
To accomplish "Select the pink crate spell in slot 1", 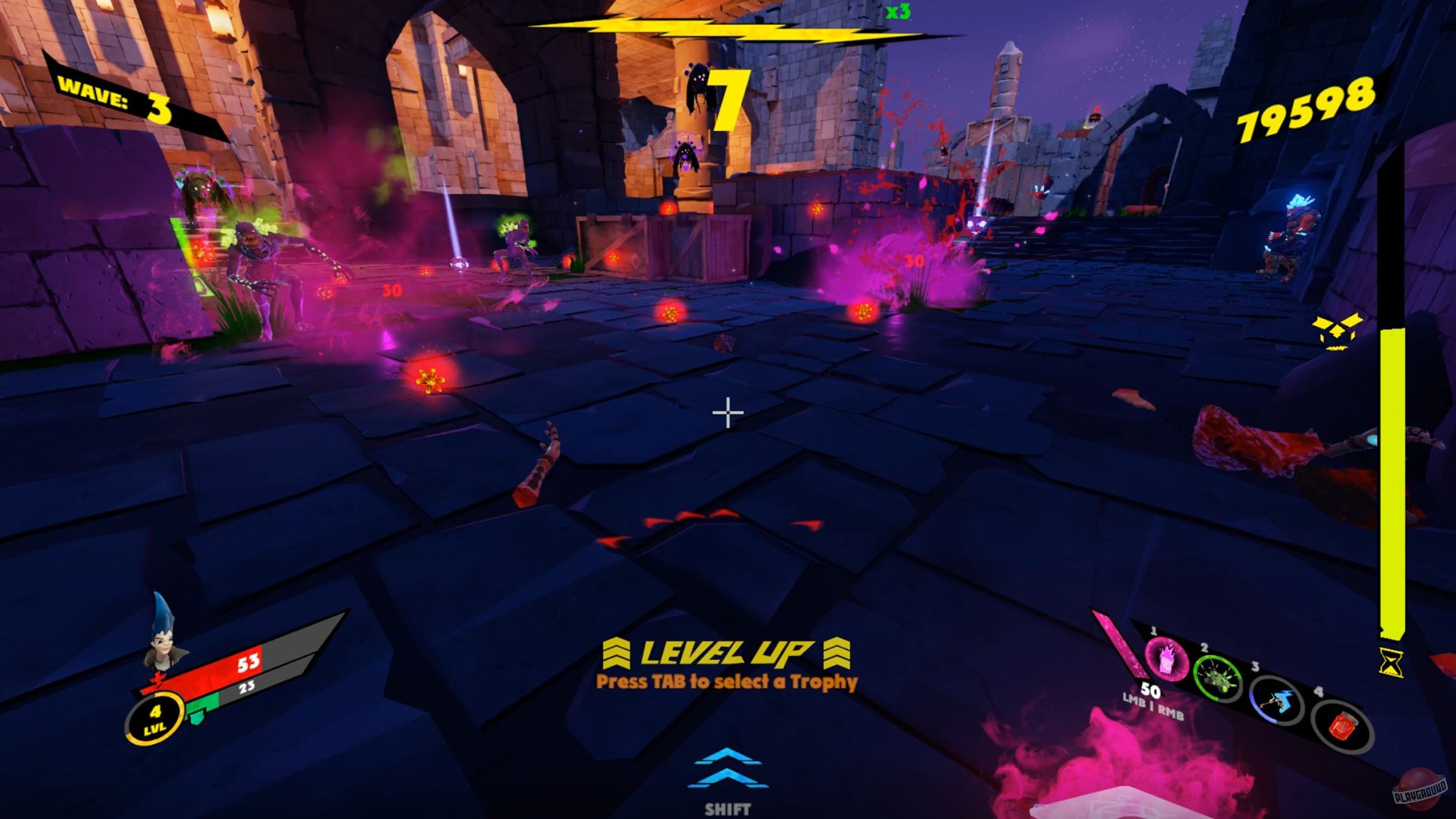I will tap(1166, 661).
